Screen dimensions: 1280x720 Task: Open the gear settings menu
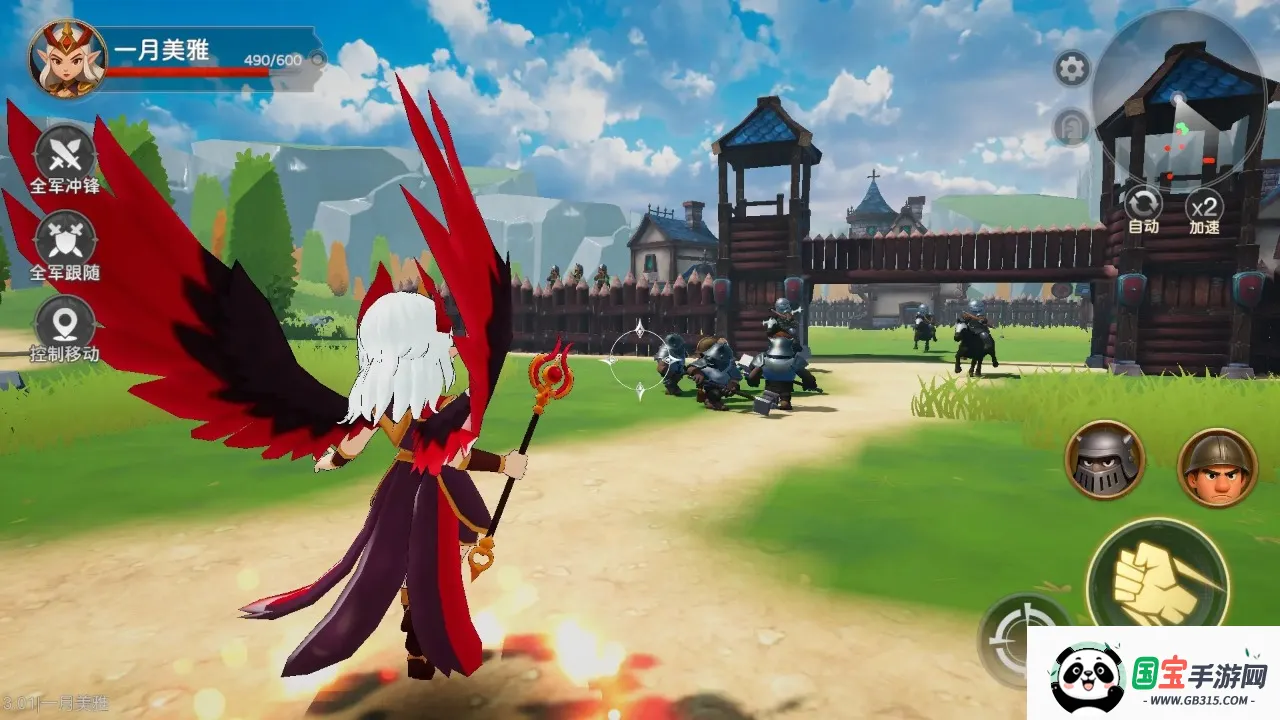1072,69
